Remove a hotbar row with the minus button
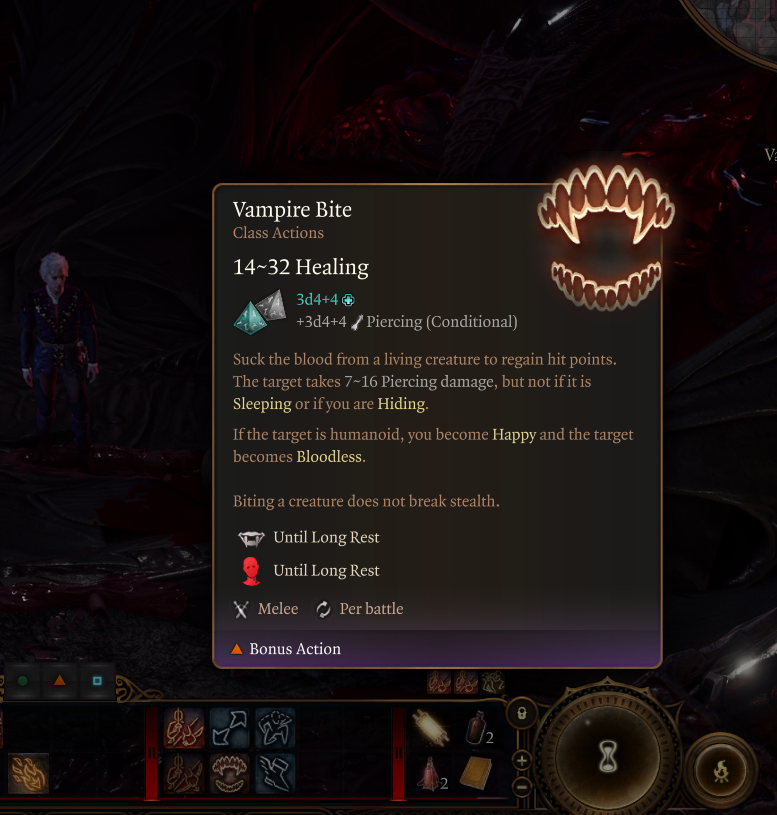 pyautogui.click(x=521, y=786)
